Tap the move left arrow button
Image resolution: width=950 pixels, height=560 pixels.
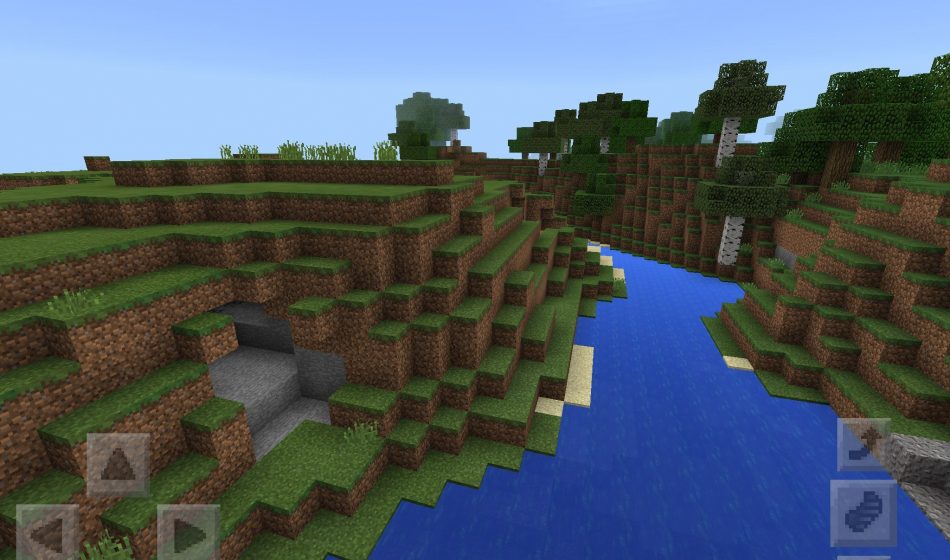46,534
